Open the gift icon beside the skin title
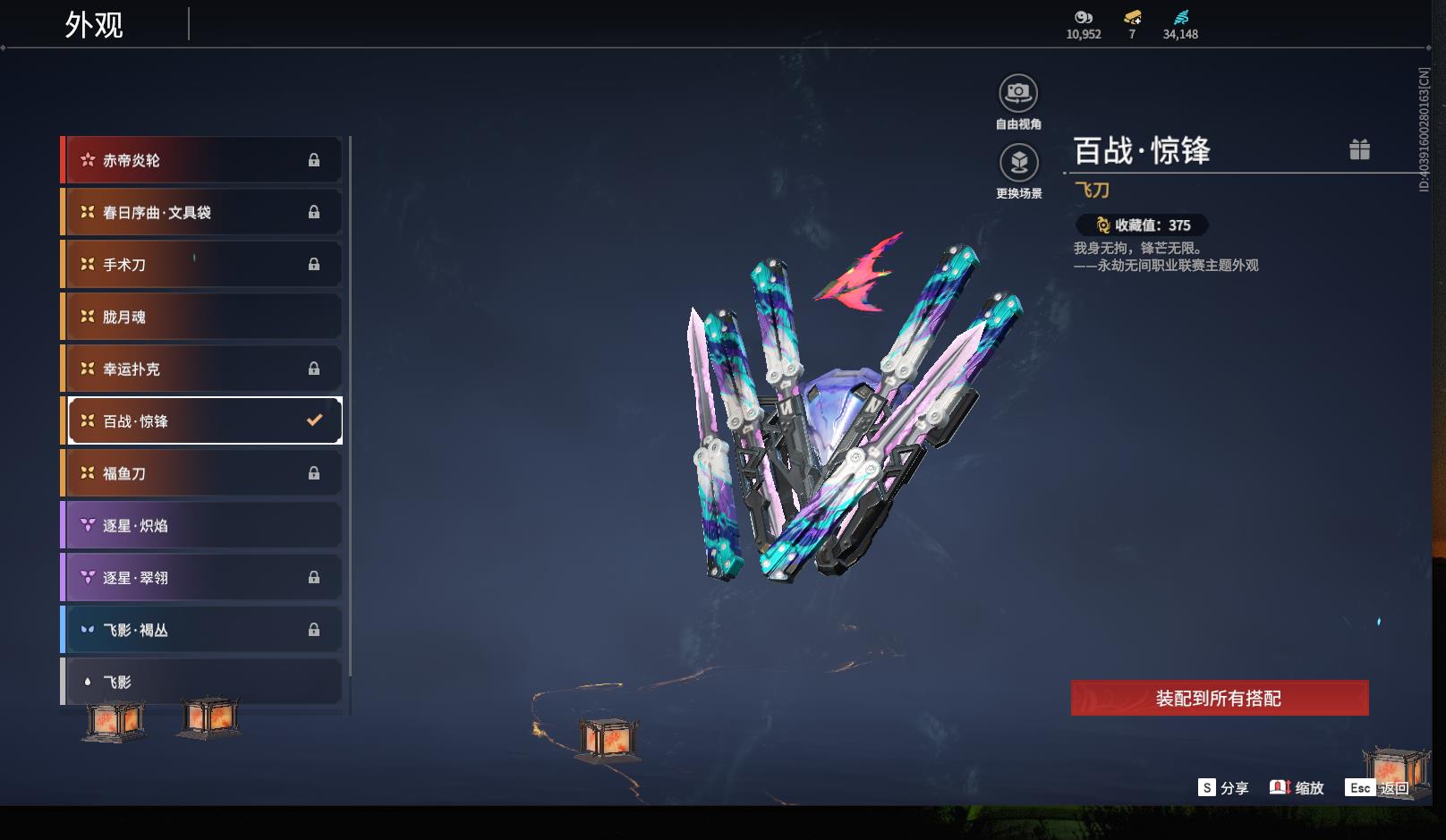 tap(1359, 149)
